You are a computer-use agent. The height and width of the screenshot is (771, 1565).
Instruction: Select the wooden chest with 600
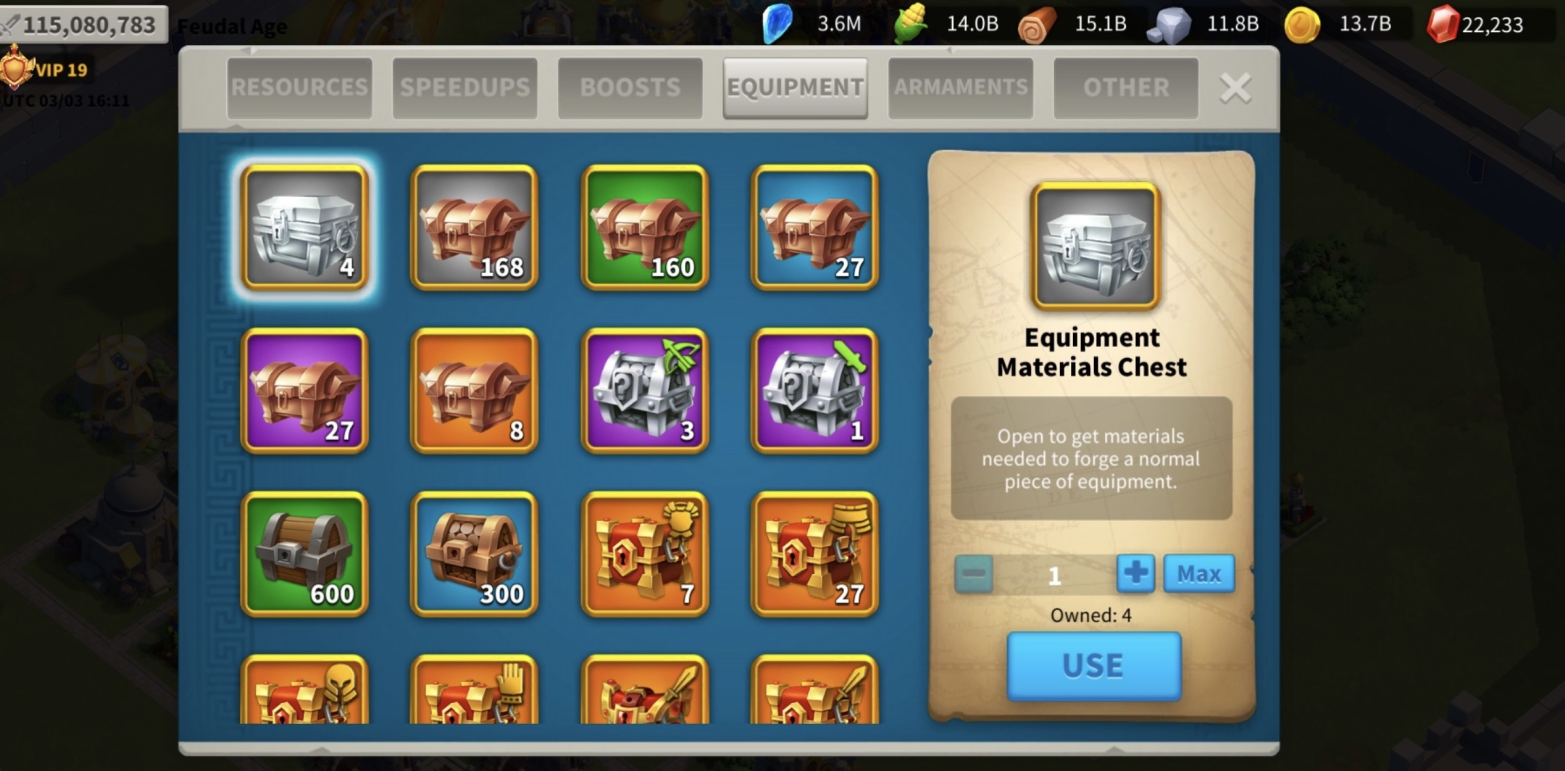(x=305, y=554)
